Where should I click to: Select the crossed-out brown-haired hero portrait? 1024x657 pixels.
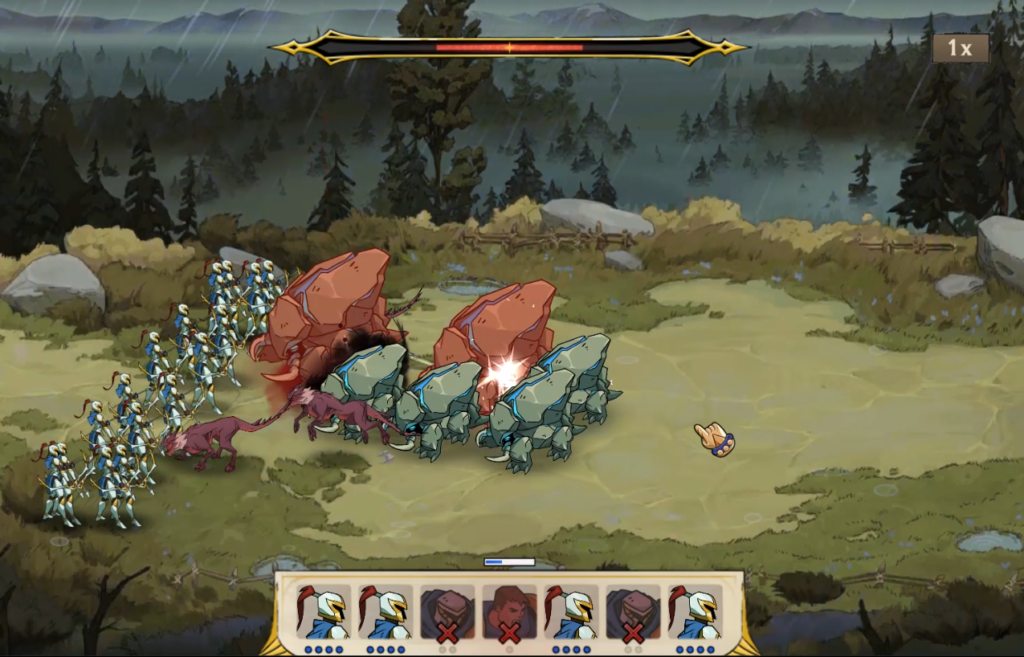[509, 612]
